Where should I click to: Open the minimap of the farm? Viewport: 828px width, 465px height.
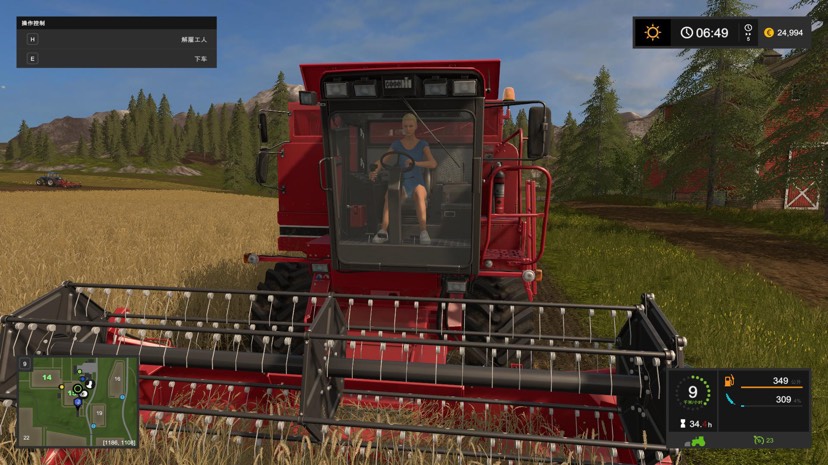point(78,400)
